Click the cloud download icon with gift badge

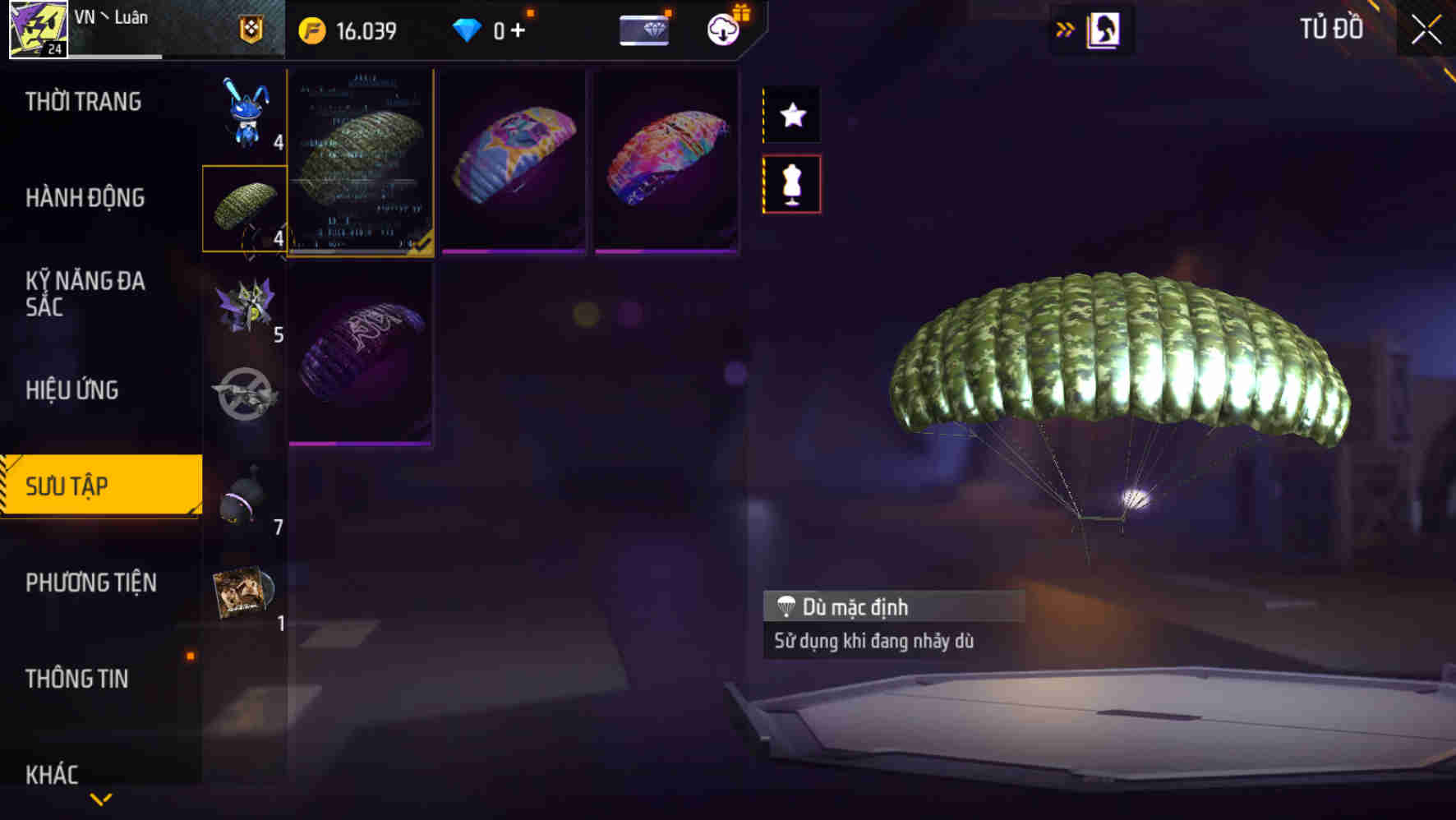[x=721, y=31]
